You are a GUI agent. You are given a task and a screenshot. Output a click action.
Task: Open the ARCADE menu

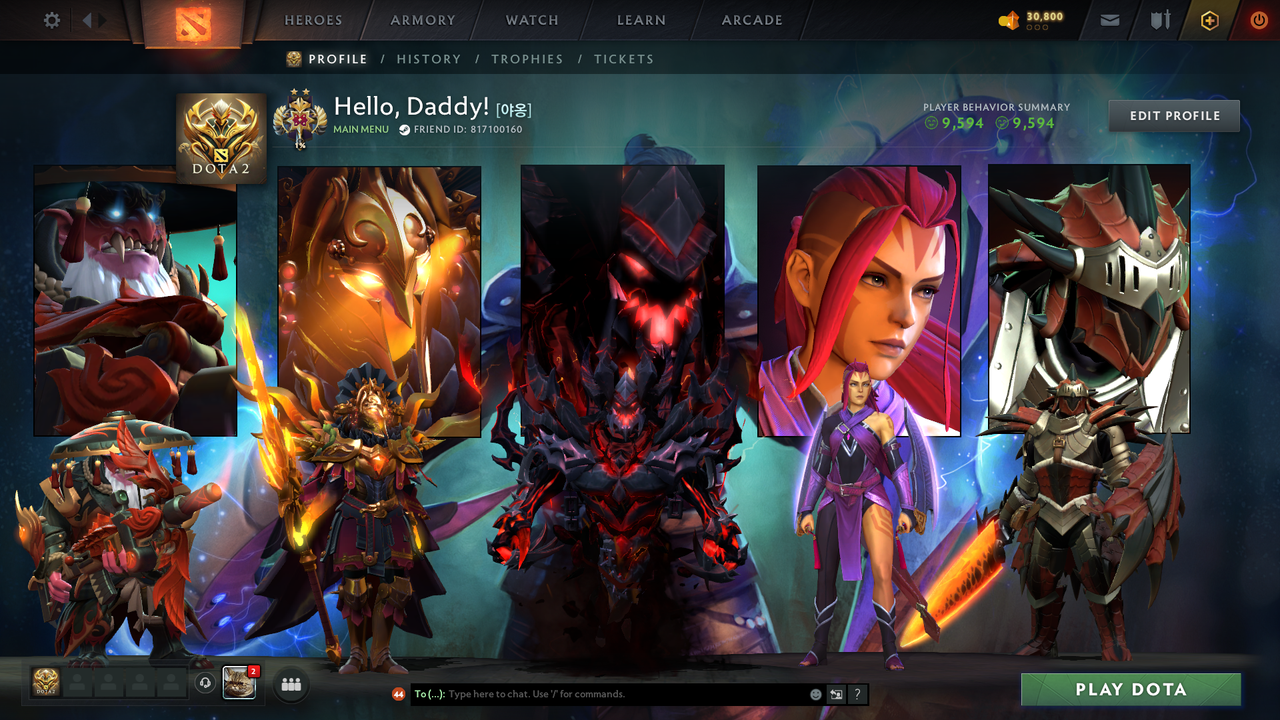coord(751,19)
